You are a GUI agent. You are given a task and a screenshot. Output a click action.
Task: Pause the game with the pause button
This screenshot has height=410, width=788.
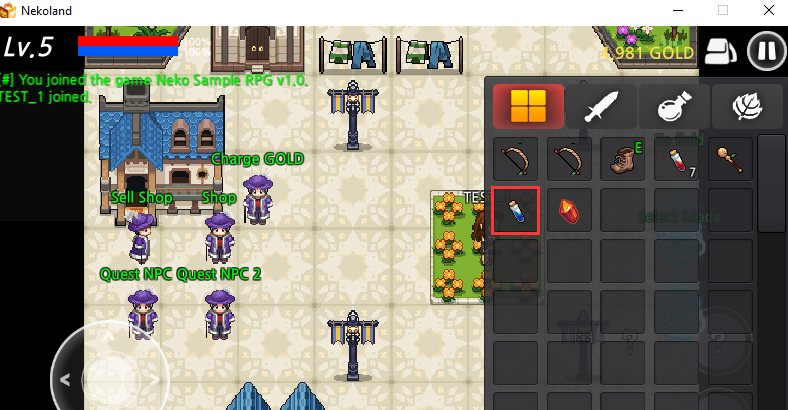pyautogui.click(x=765, y=51)
